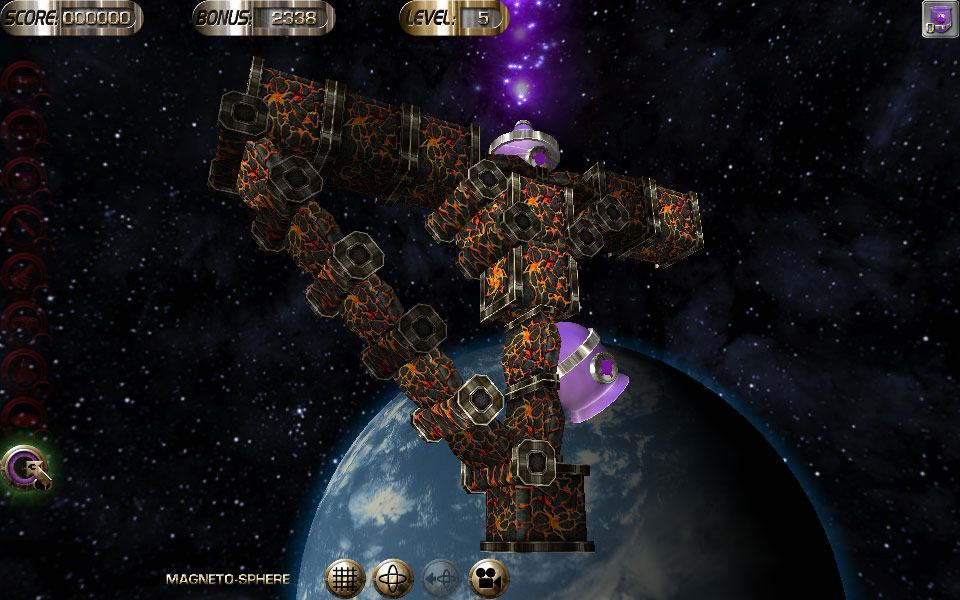Toggle the grid view button
The height and width of the screenshot is (600, 960).
tap(345, 578)
